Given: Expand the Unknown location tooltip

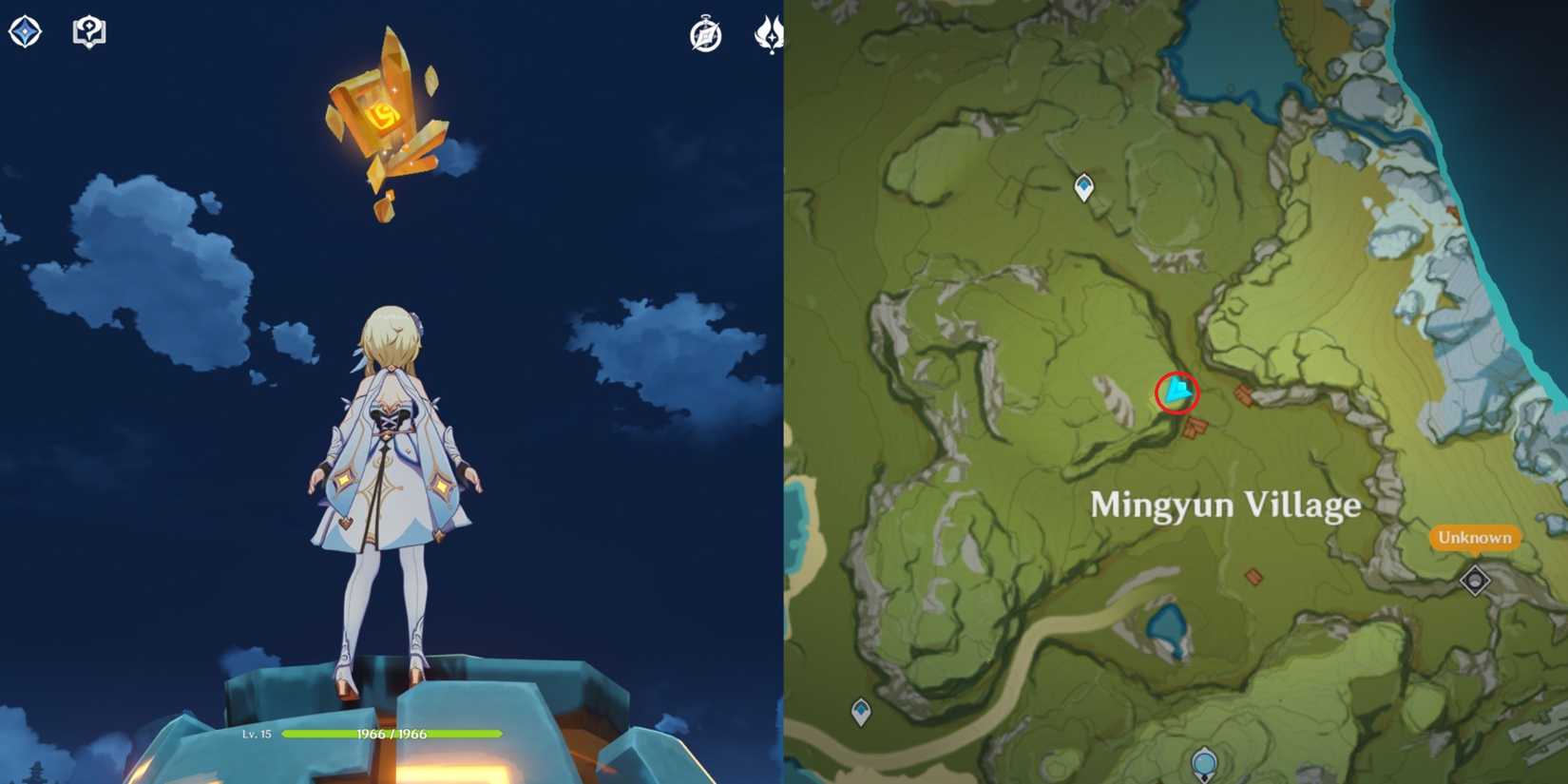Looking at the screenshot, I should coord(1475,538).
